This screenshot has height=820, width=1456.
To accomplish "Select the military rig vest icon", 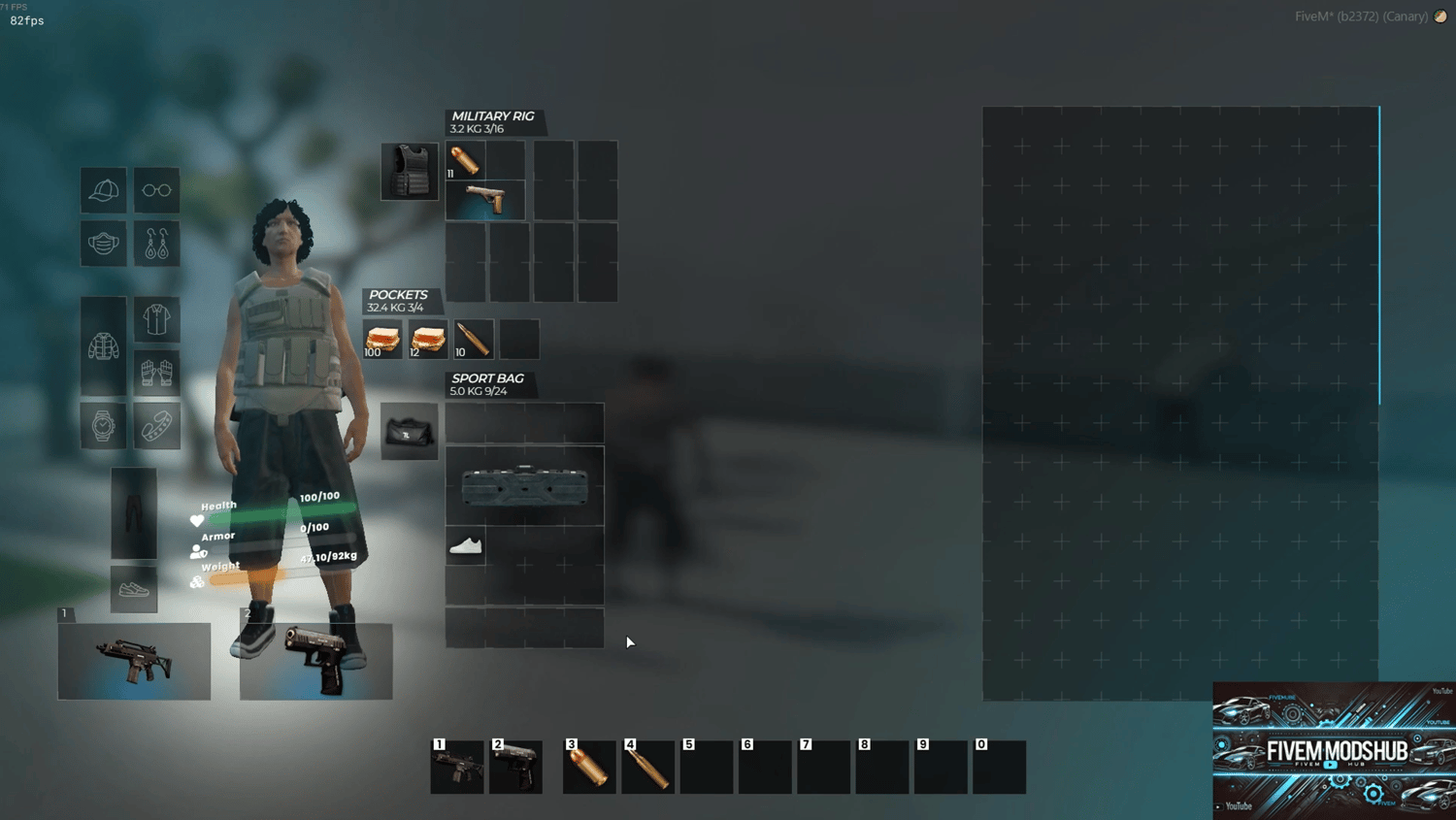I will coord(410,172).
